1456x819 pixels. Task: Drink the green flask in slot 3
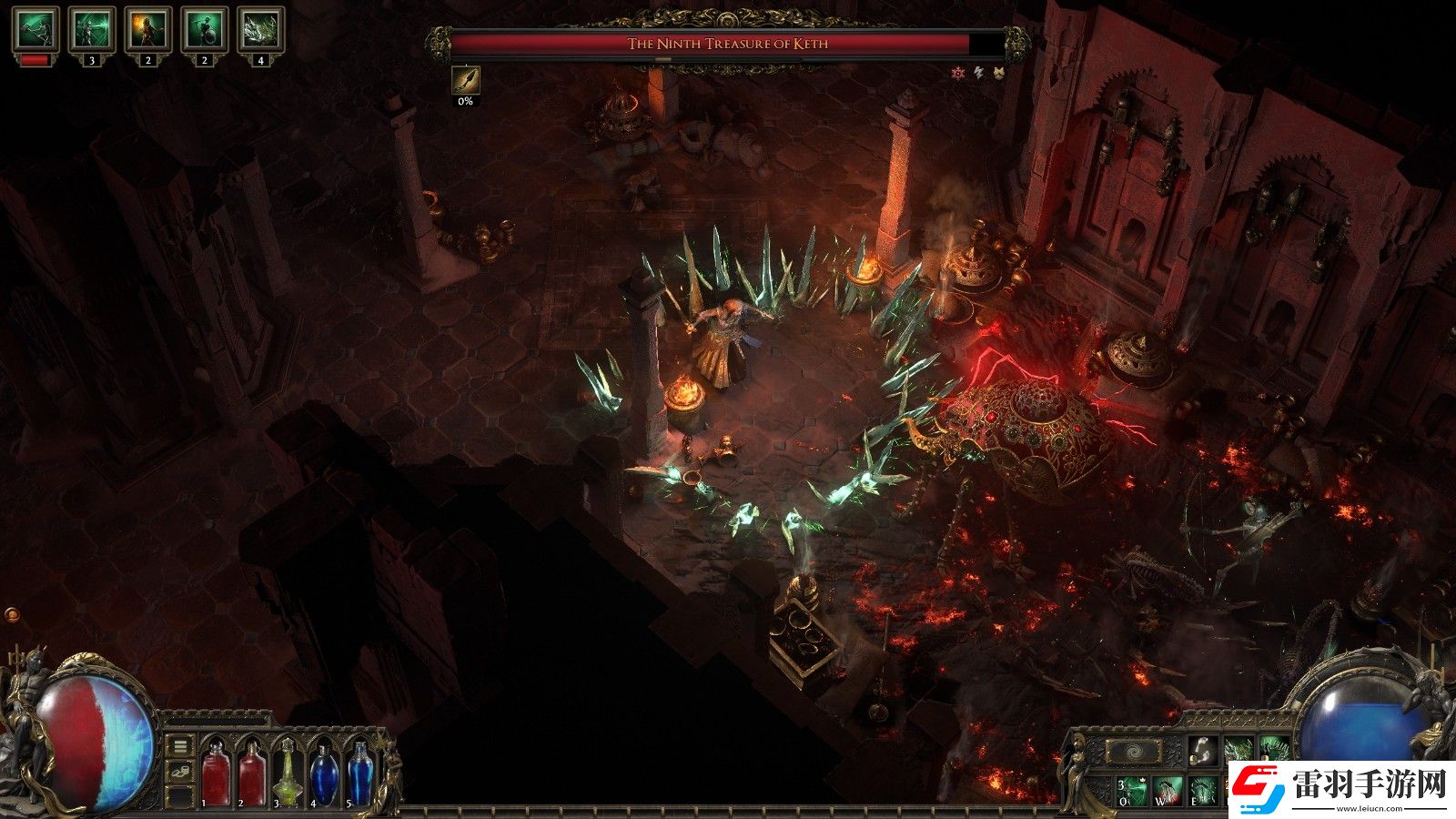(x=287, y=773)
